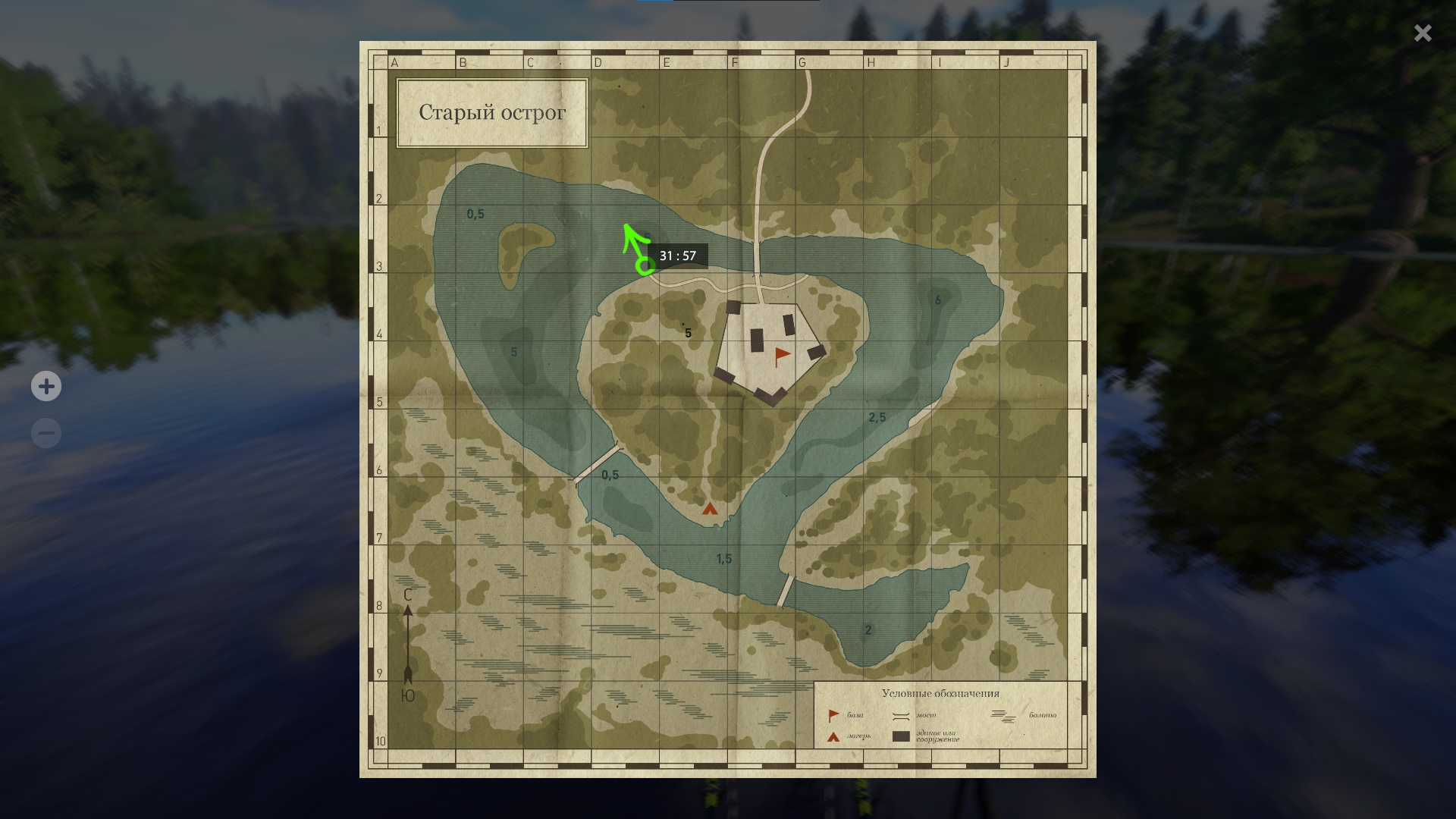The width and height of the screenshot is (1456, 819).
Task: Click the green player position marker
Action: coord(645,265)
